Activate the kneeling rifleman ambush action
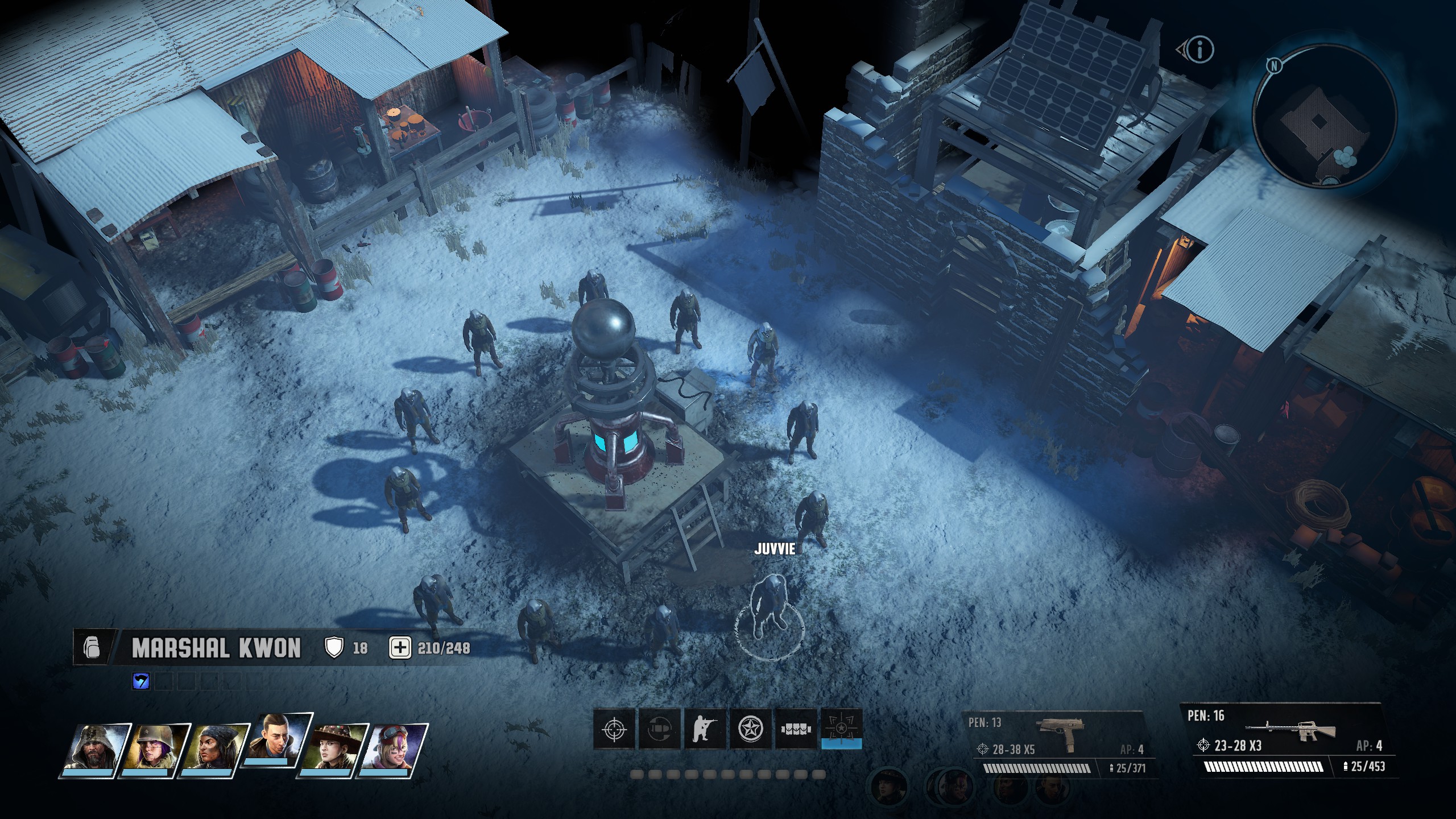Image resolution: width=1456 pixels, height=819 pixels. point(705,729)
